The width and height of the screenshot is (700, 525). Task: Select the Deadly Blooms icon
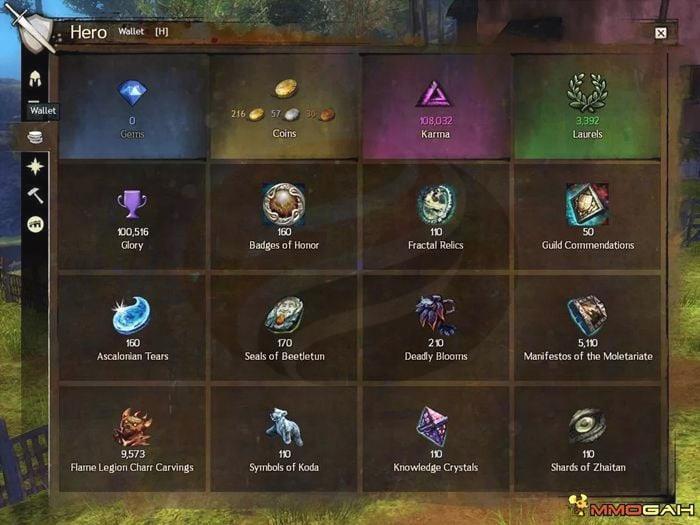pyautogui.click(x=436, y=314)
